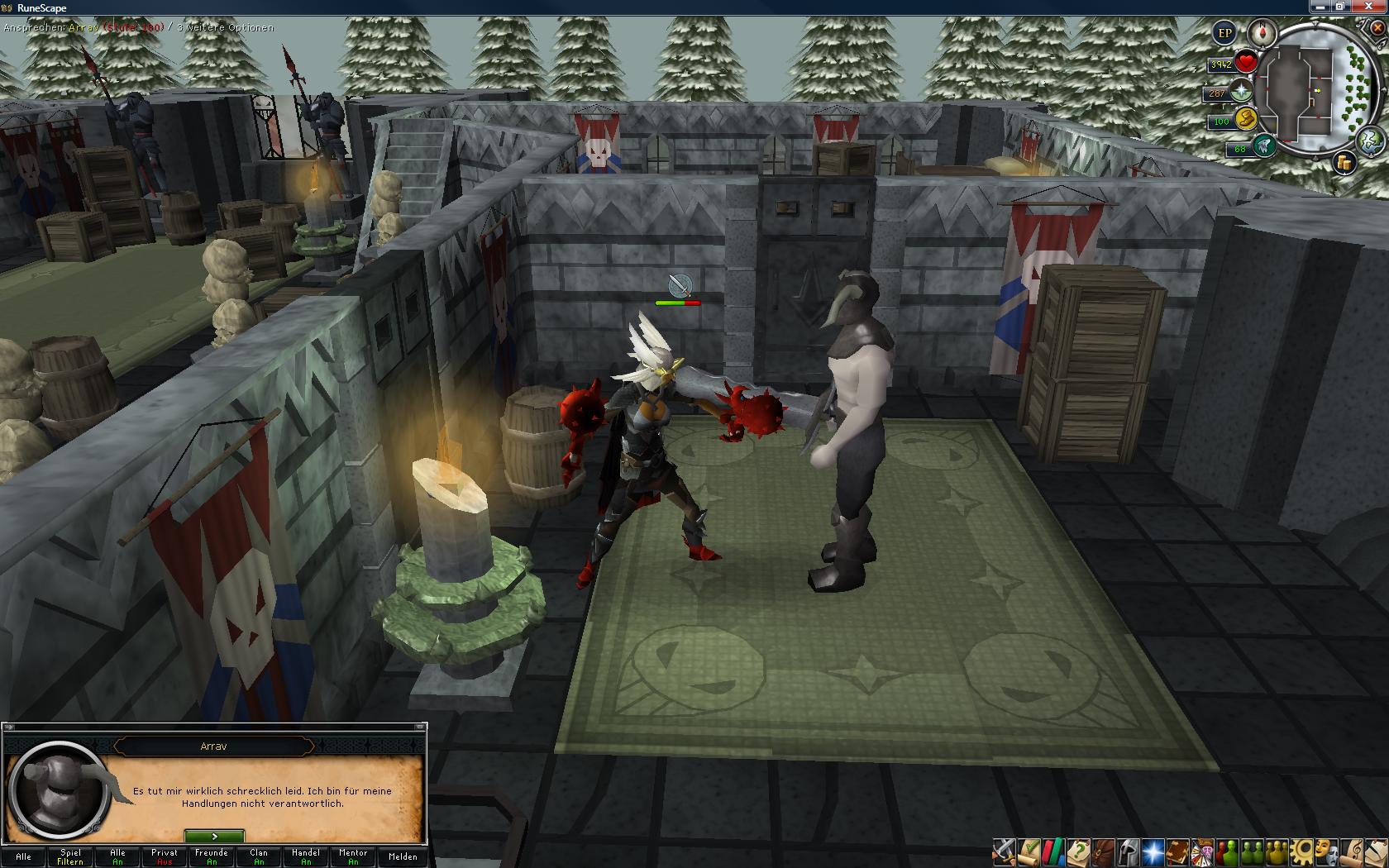Screen dimensions: 1389x868
Task: Activate the prayer star orb
Action: click(x=1242, y=92)
